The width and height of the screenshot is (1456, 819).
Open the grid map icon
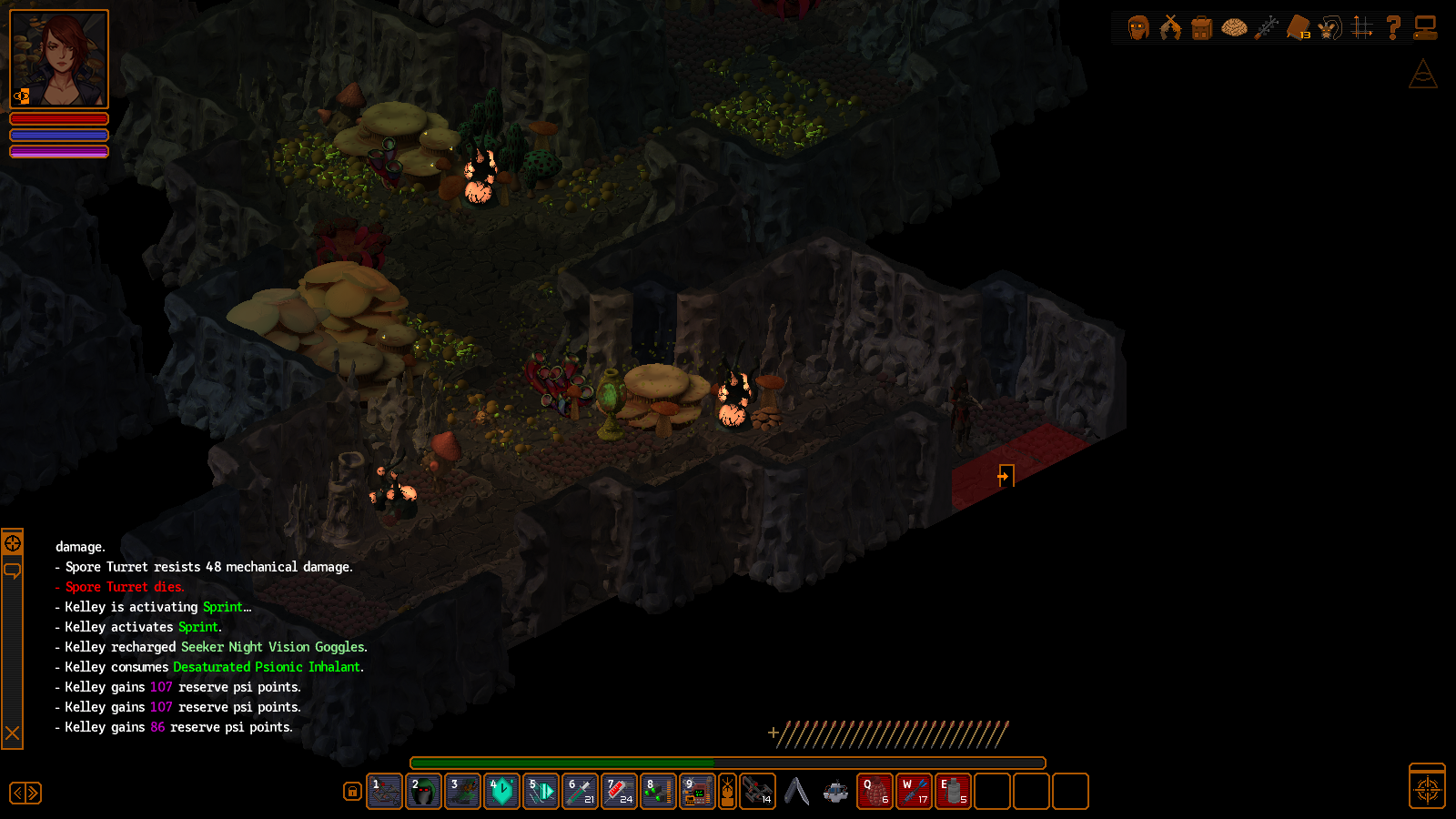pos(1362,28)
